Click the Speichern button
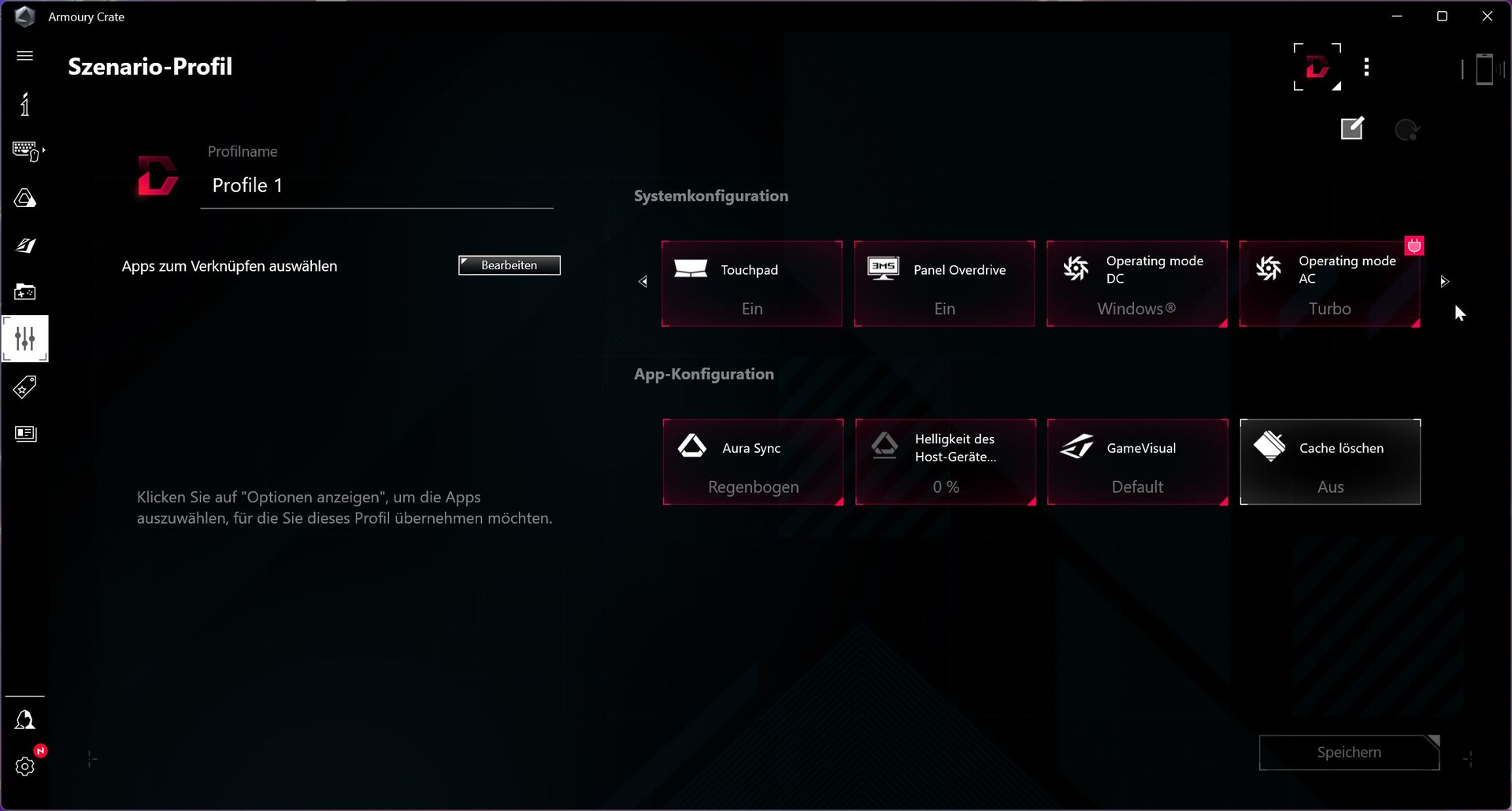Screen dimensions: 1512x811 [1349, 753]
